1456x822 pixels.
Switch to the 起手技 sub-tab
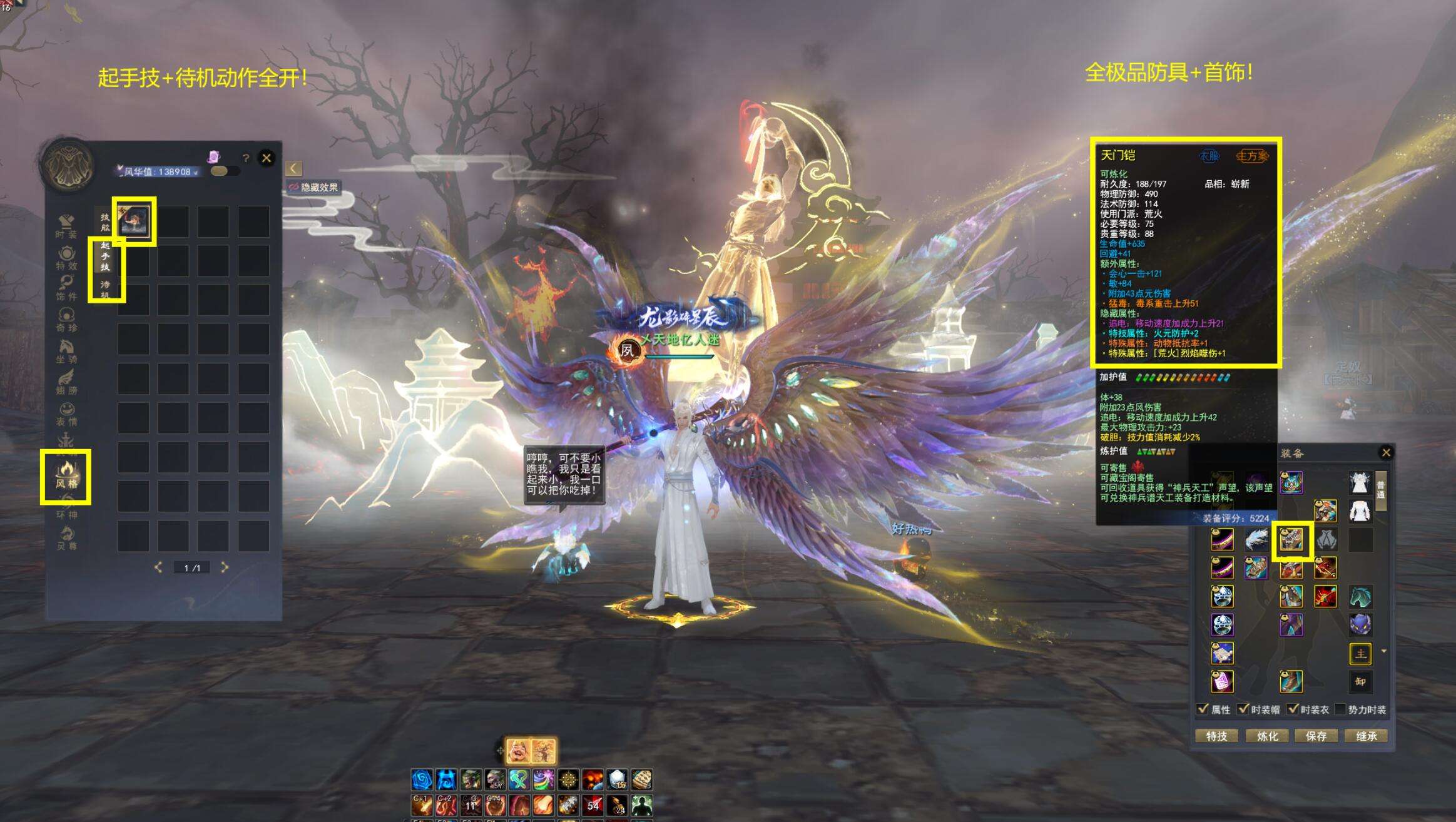(105, 256)
